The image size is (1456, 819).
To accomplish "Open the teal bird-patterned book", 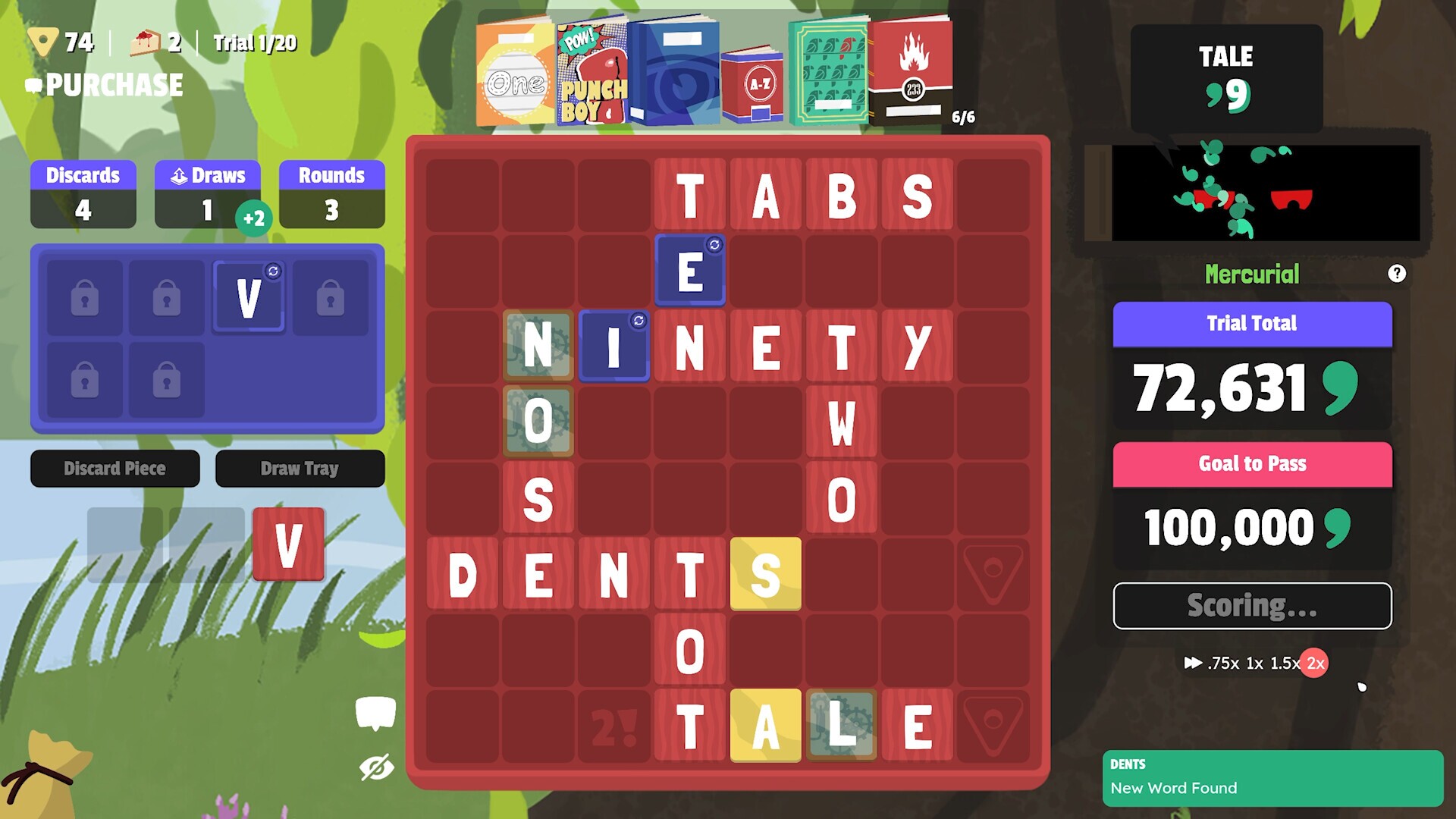I will click(831, 72).
